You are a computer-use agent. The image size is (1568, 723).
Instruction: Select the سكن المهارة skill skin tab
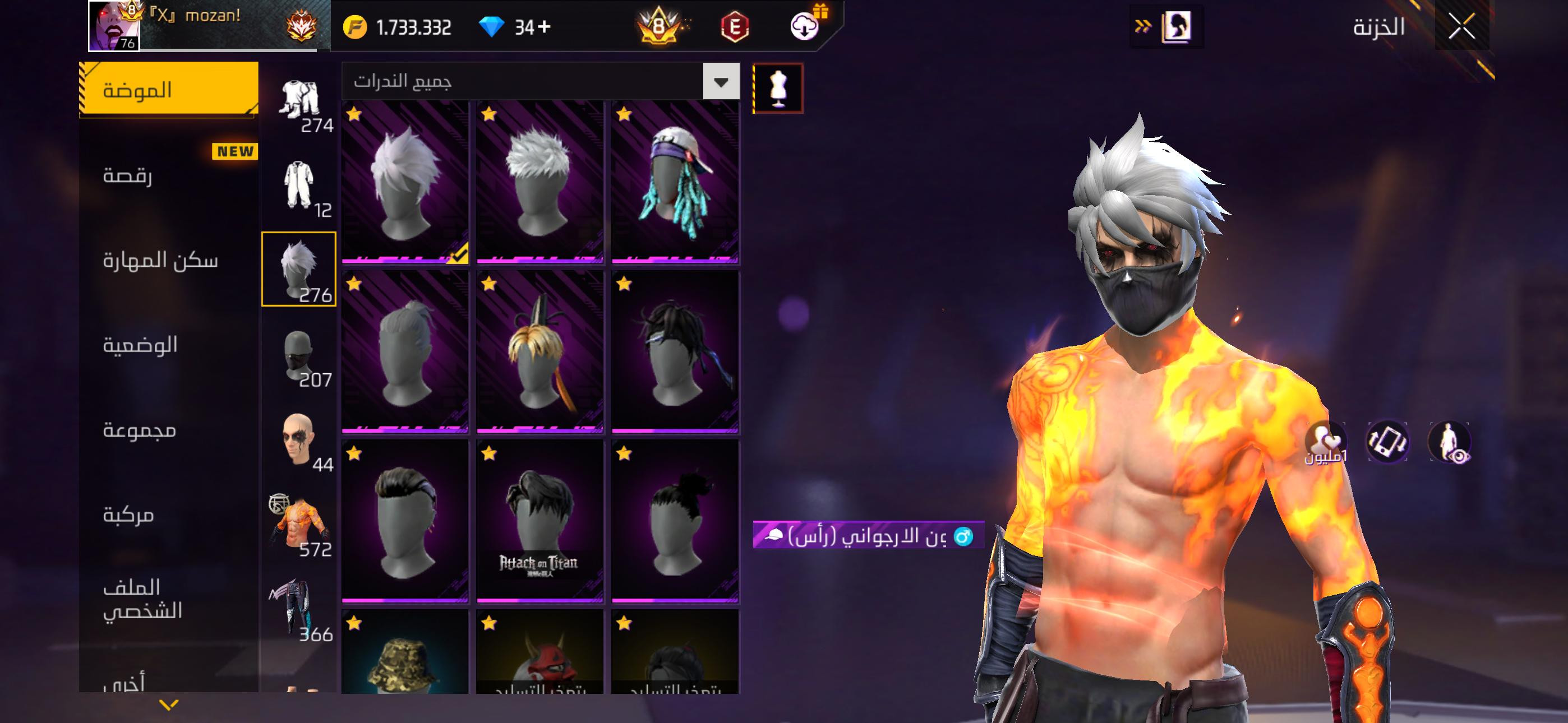(x=160, y=261)
